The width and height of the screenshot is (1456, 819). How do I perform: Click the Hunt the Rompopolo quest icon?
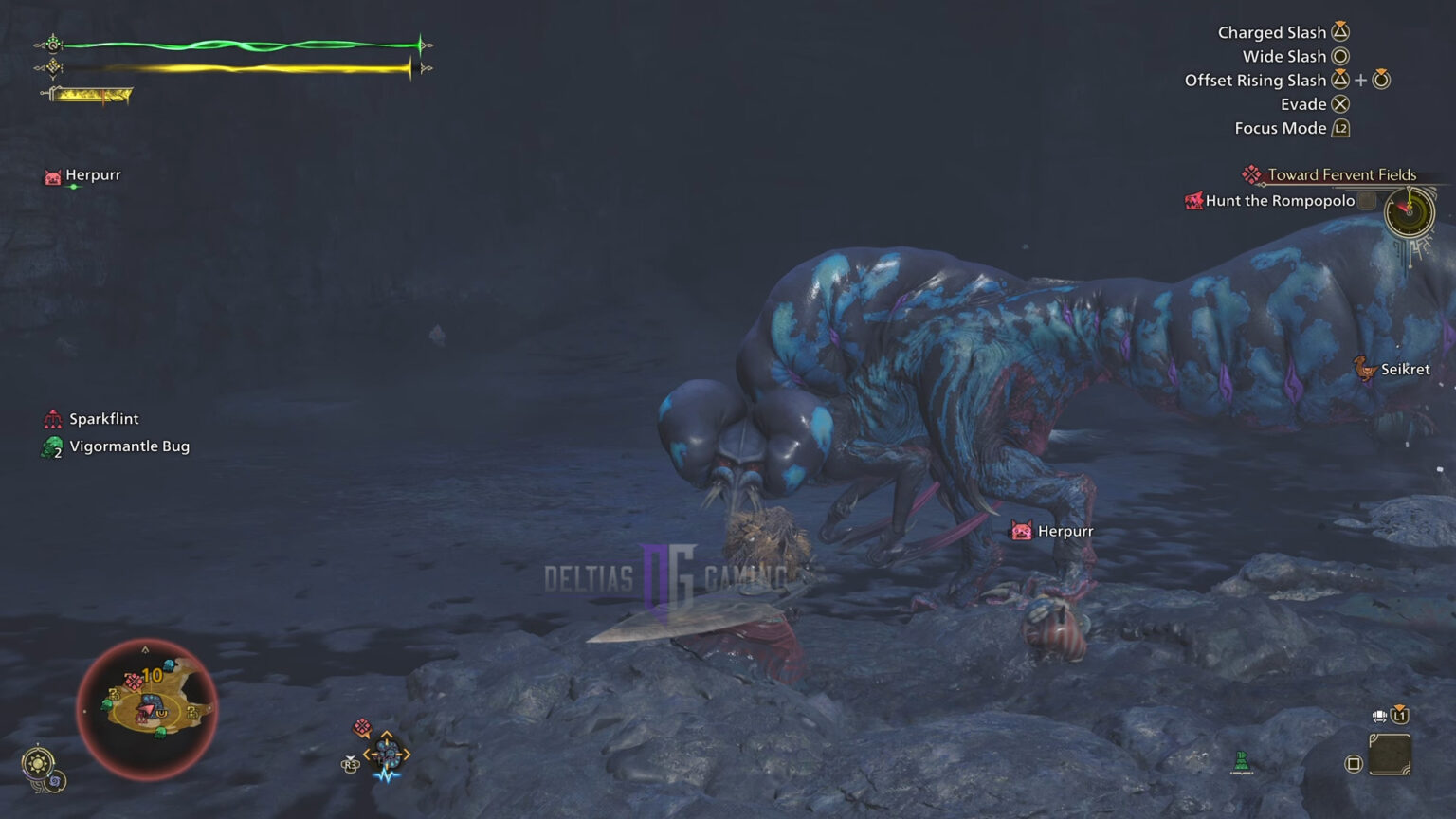coord(1193,201)
